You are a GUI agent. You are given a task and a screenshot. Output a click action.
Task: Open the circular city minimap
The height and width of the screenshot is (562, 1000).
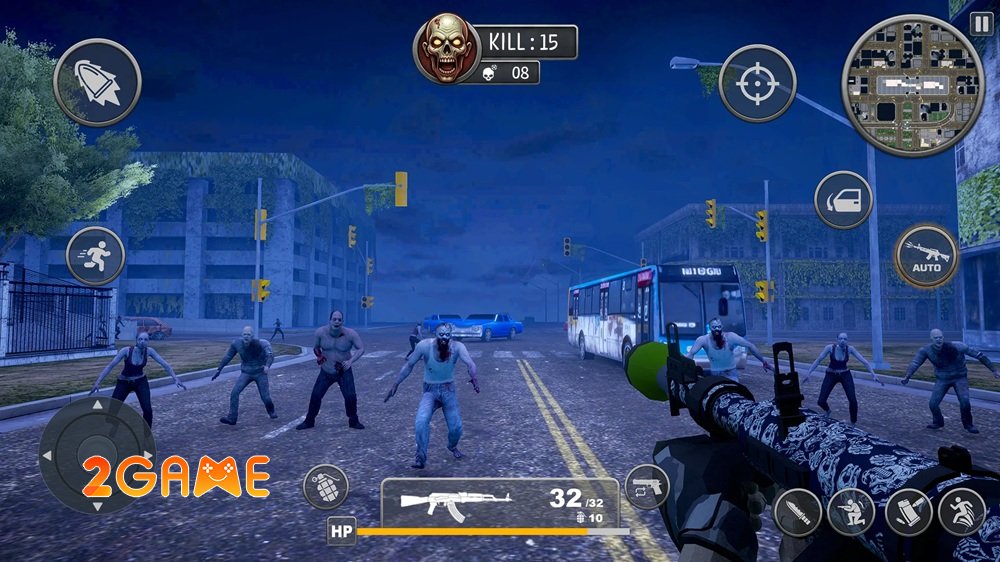click(x=899, y=85)
